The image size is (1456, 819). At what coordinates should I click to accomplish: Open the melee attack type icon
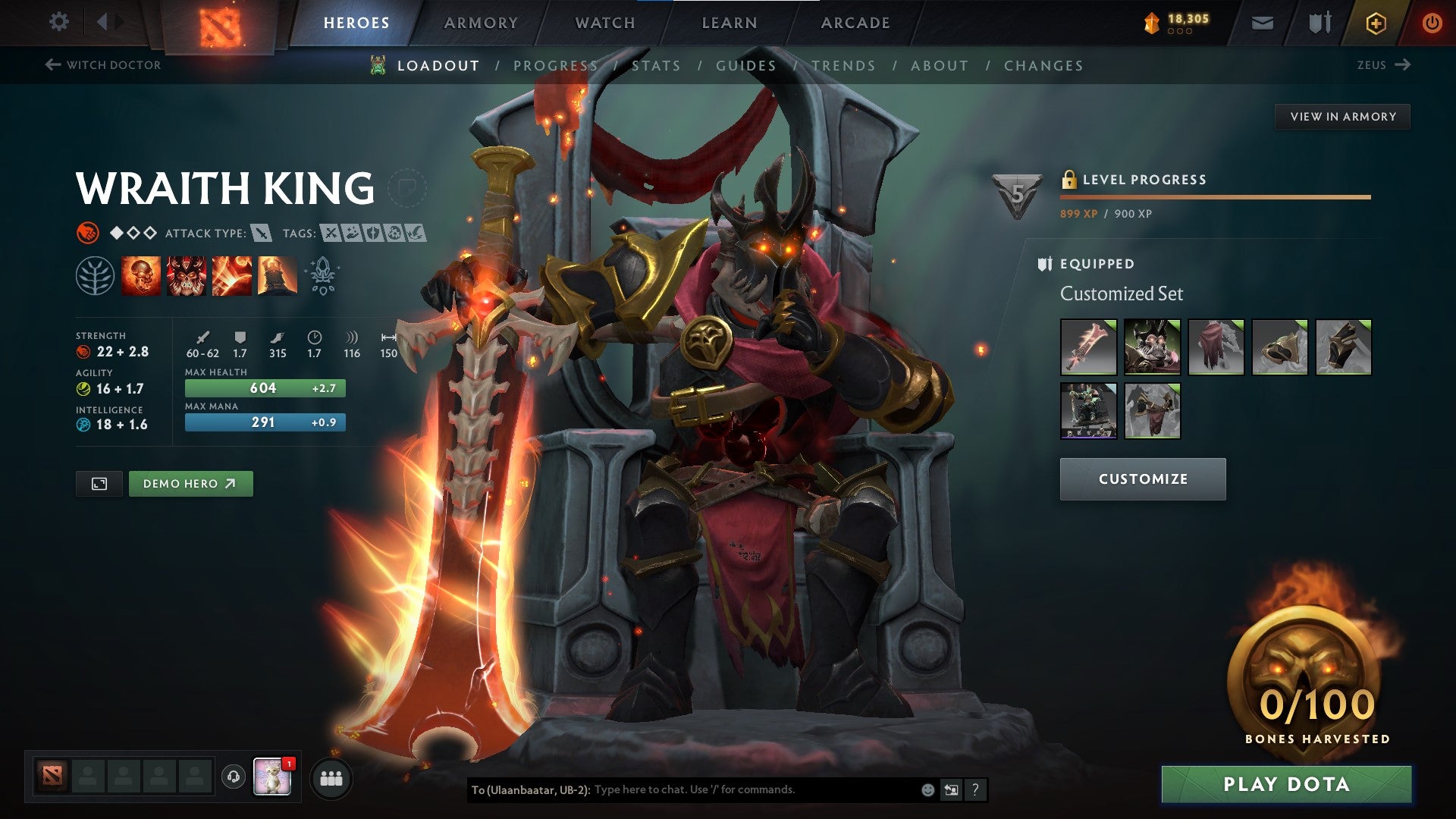click(262, 234)
